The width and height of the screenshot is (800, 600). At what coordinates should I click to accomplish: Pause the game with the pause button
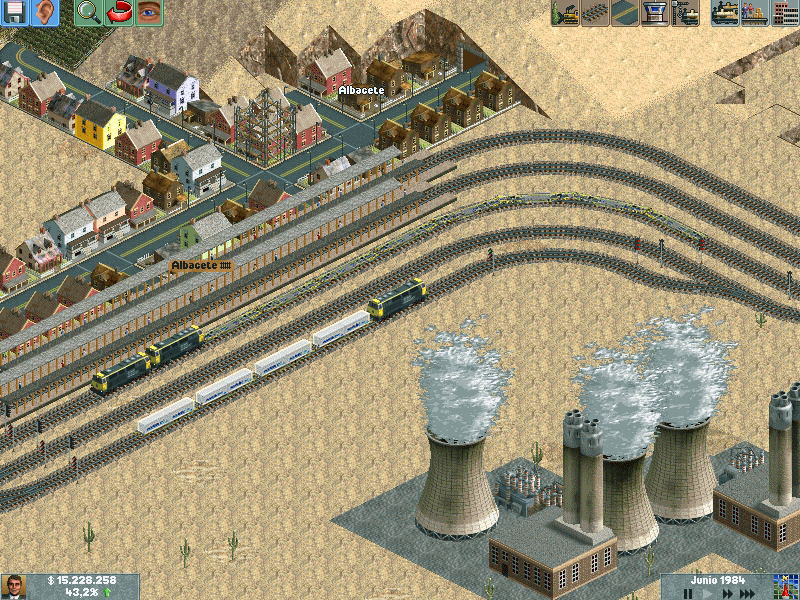[x=688, y=594]
